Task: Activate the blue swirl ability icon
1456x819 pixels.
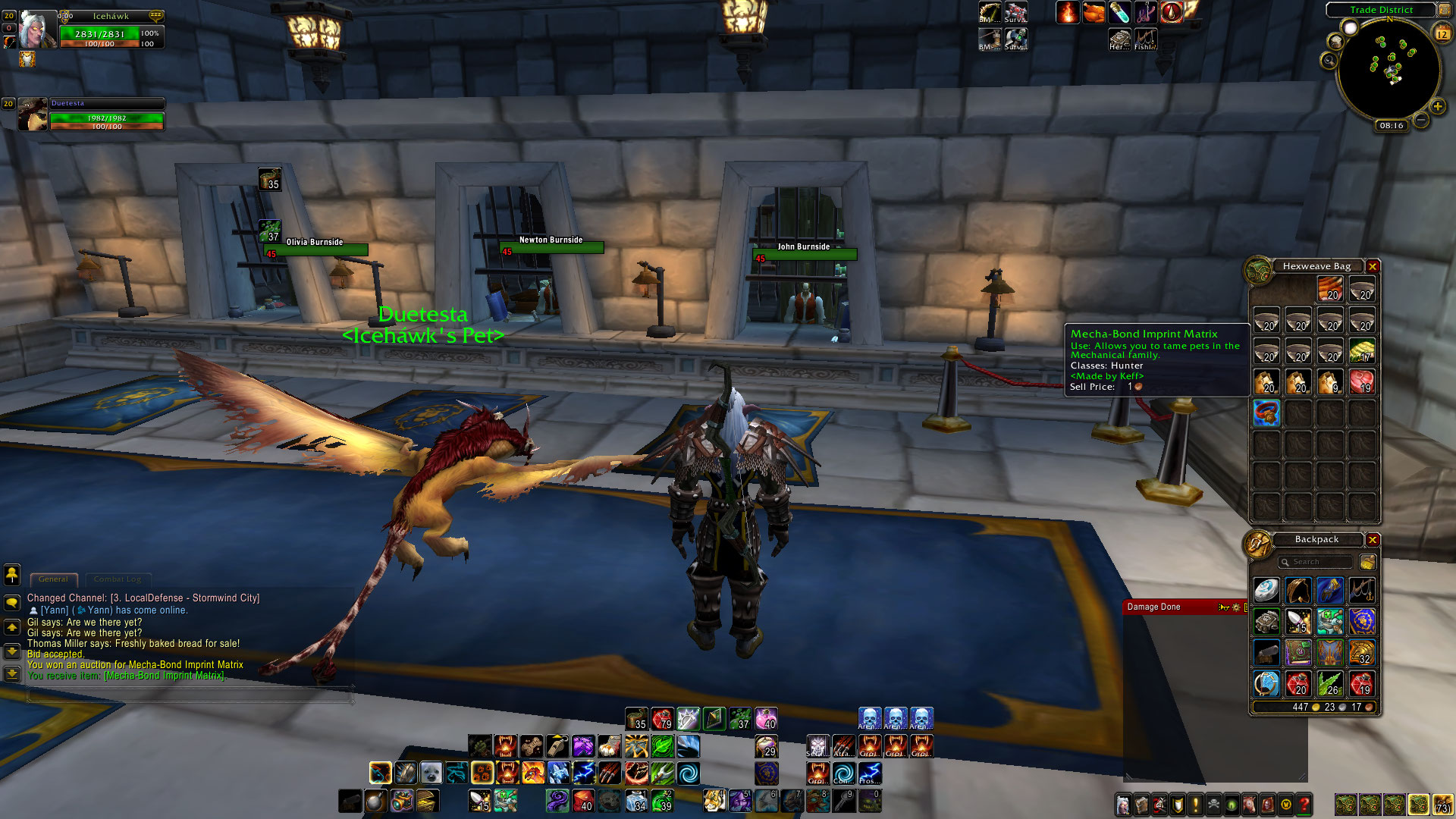Action: (689, 773)
